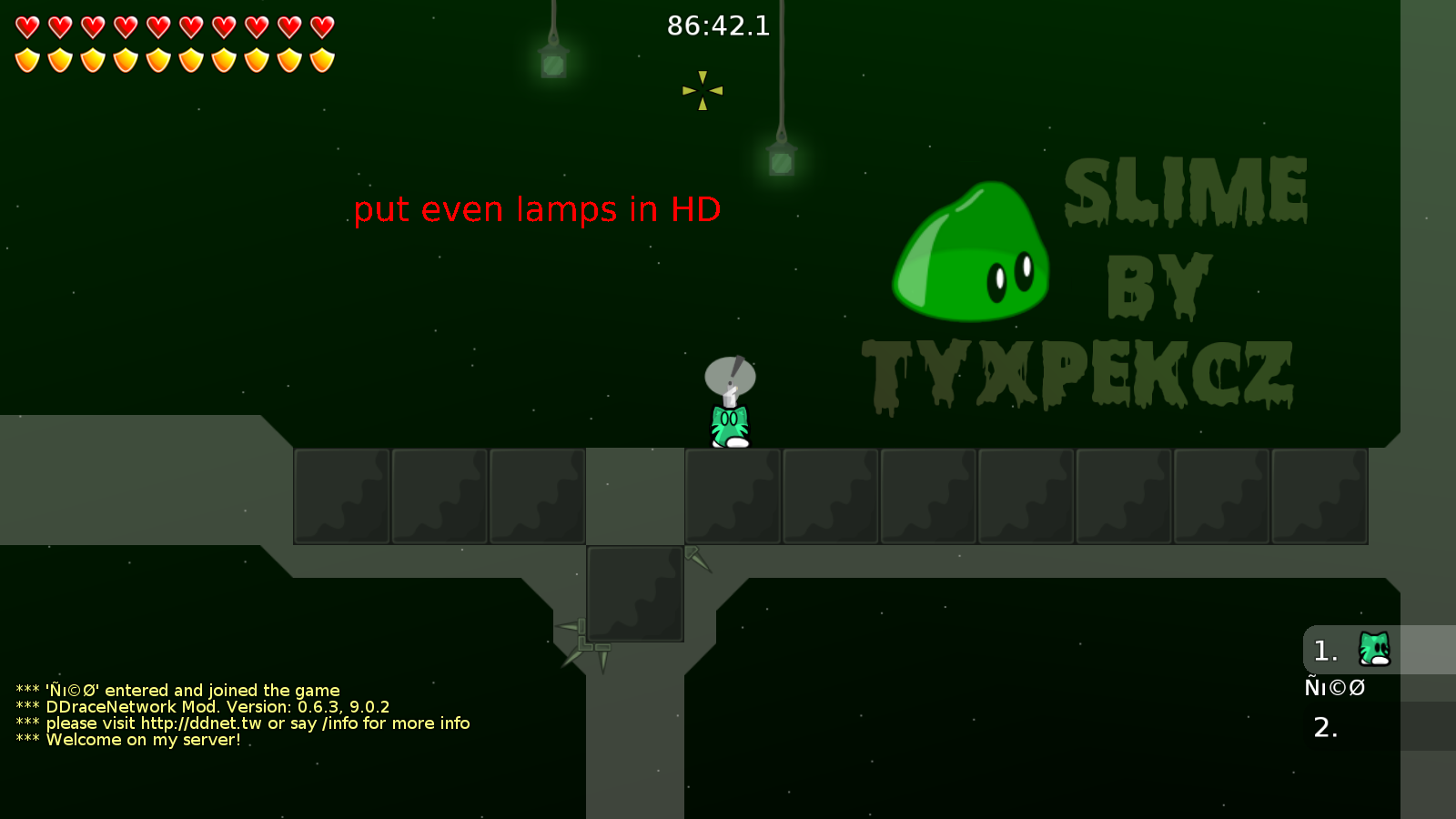Click the left hanging green lamp
This screenshot has width=1456, height=819.
[x=553, y=62]
